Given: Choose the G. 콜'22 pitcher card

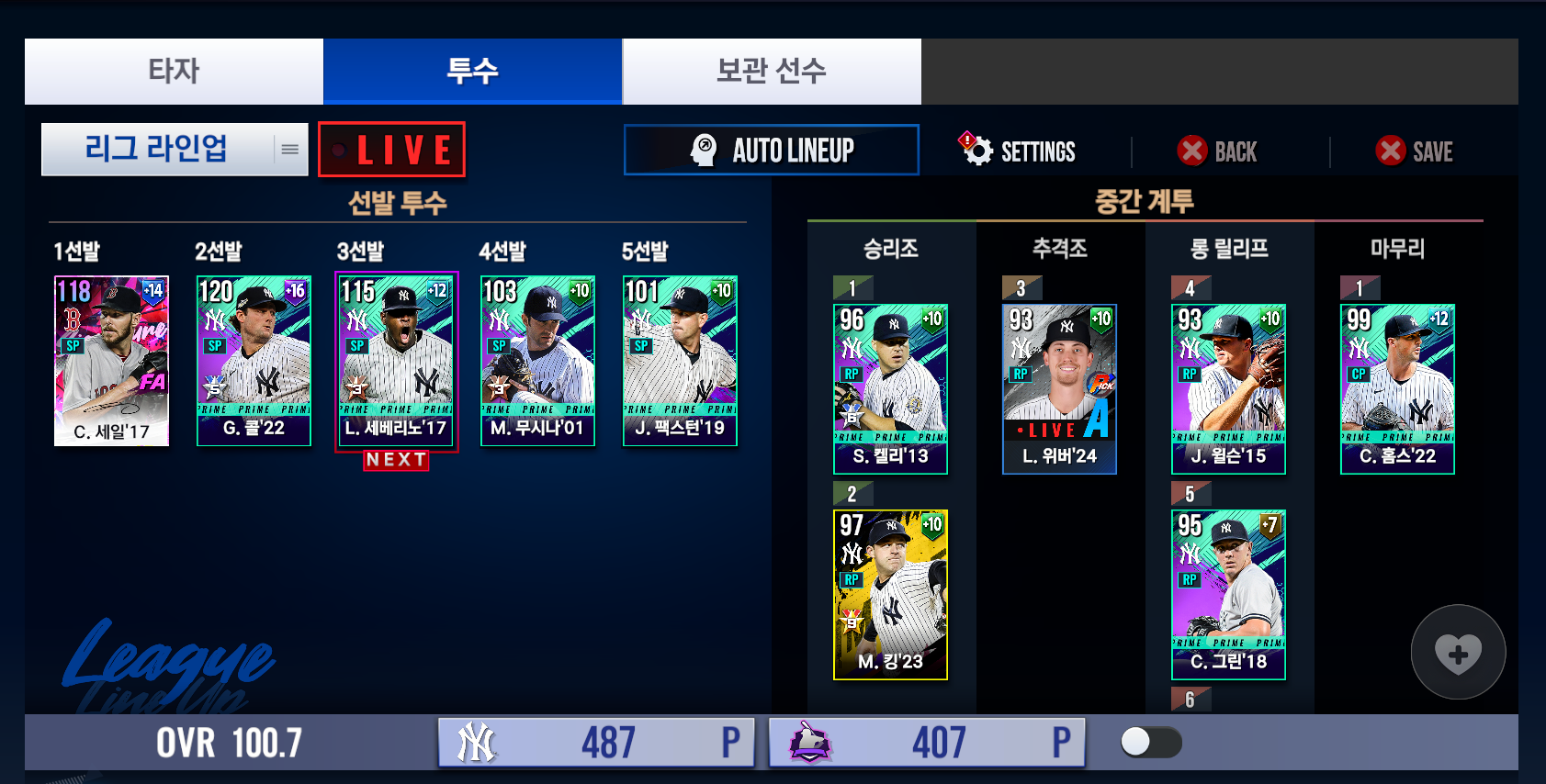Looking at the screenshot, I should pos(254,361).
